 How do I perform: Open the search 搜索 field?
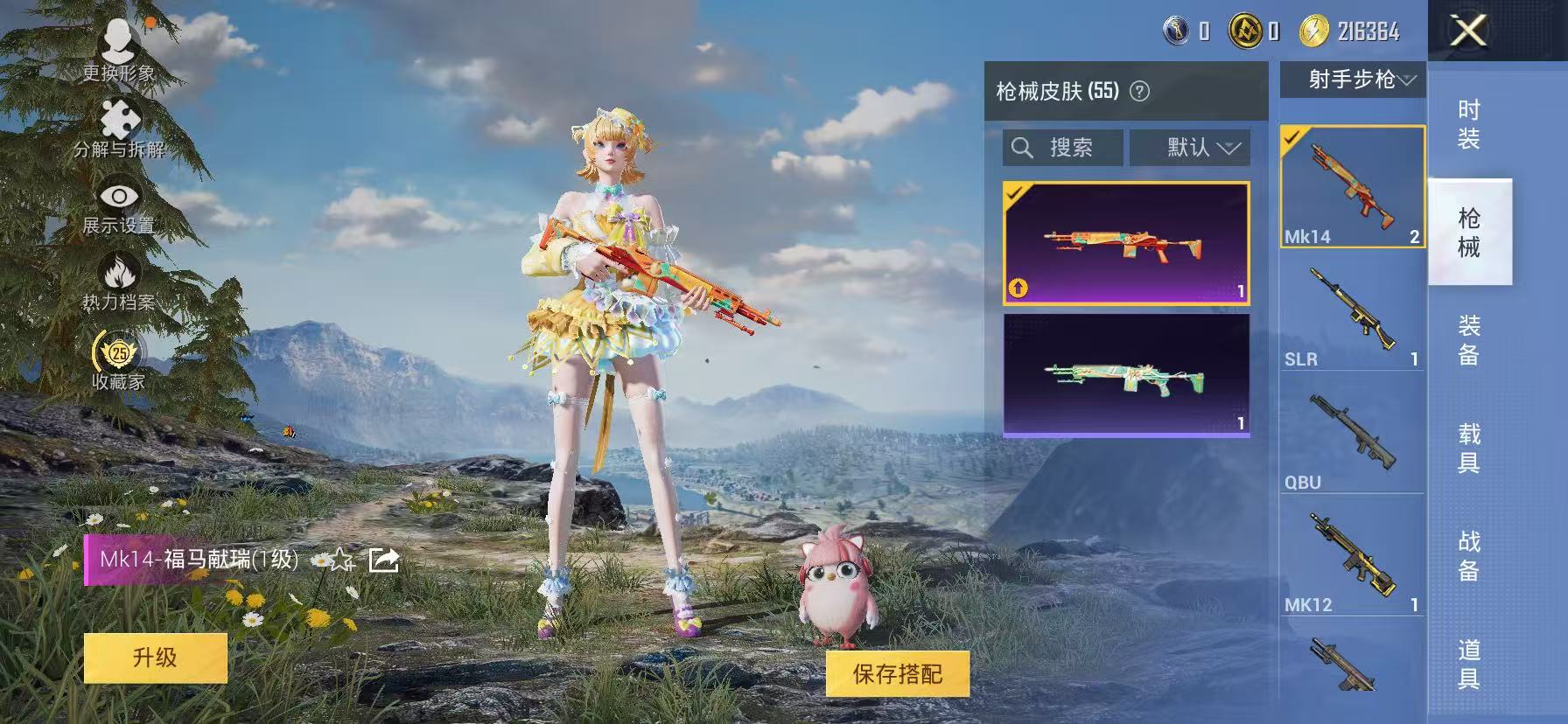point(1062,146)
